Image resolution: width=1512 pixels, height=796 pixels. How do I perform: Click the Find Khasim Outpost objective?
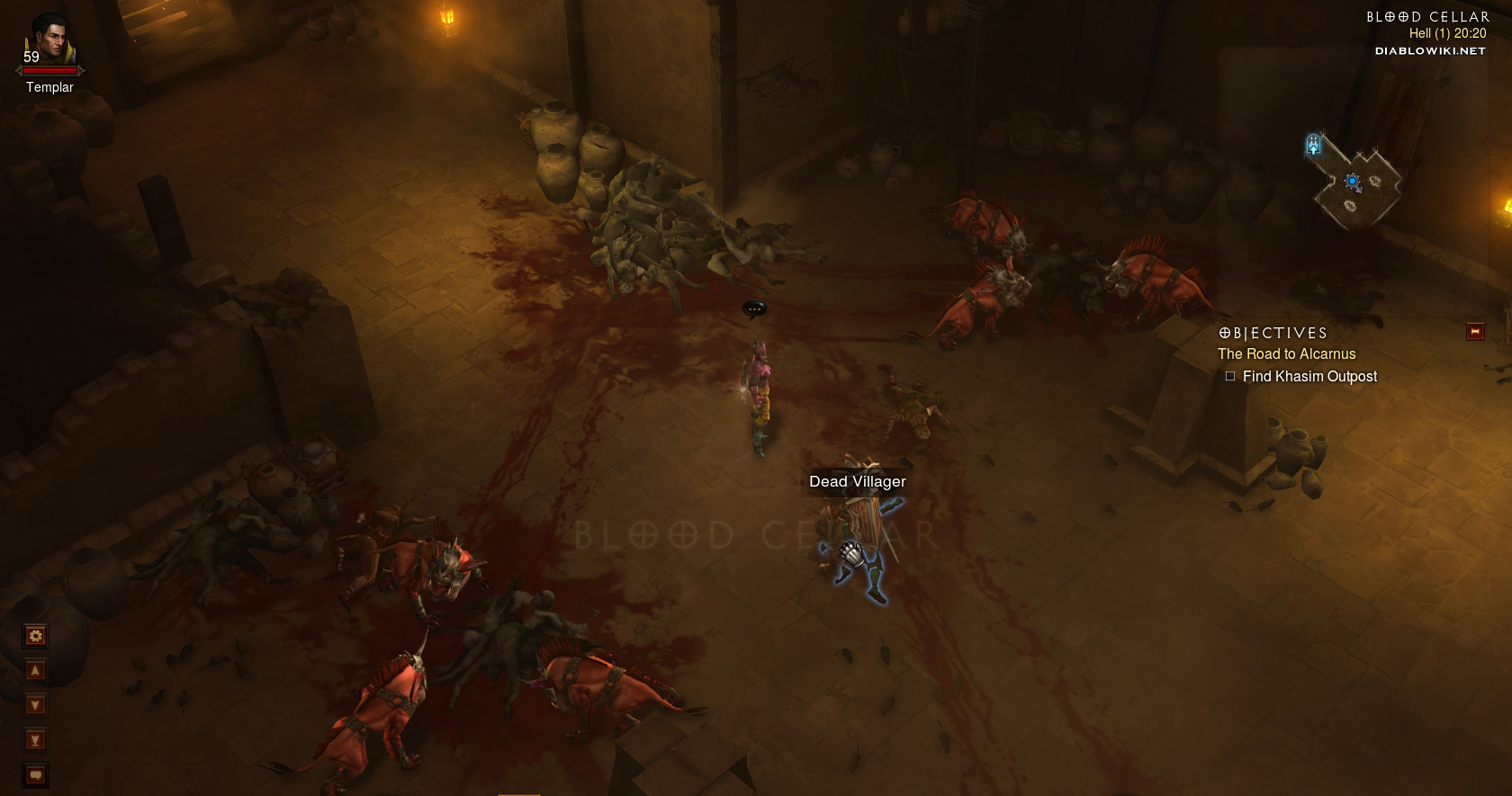(1309, 377)
